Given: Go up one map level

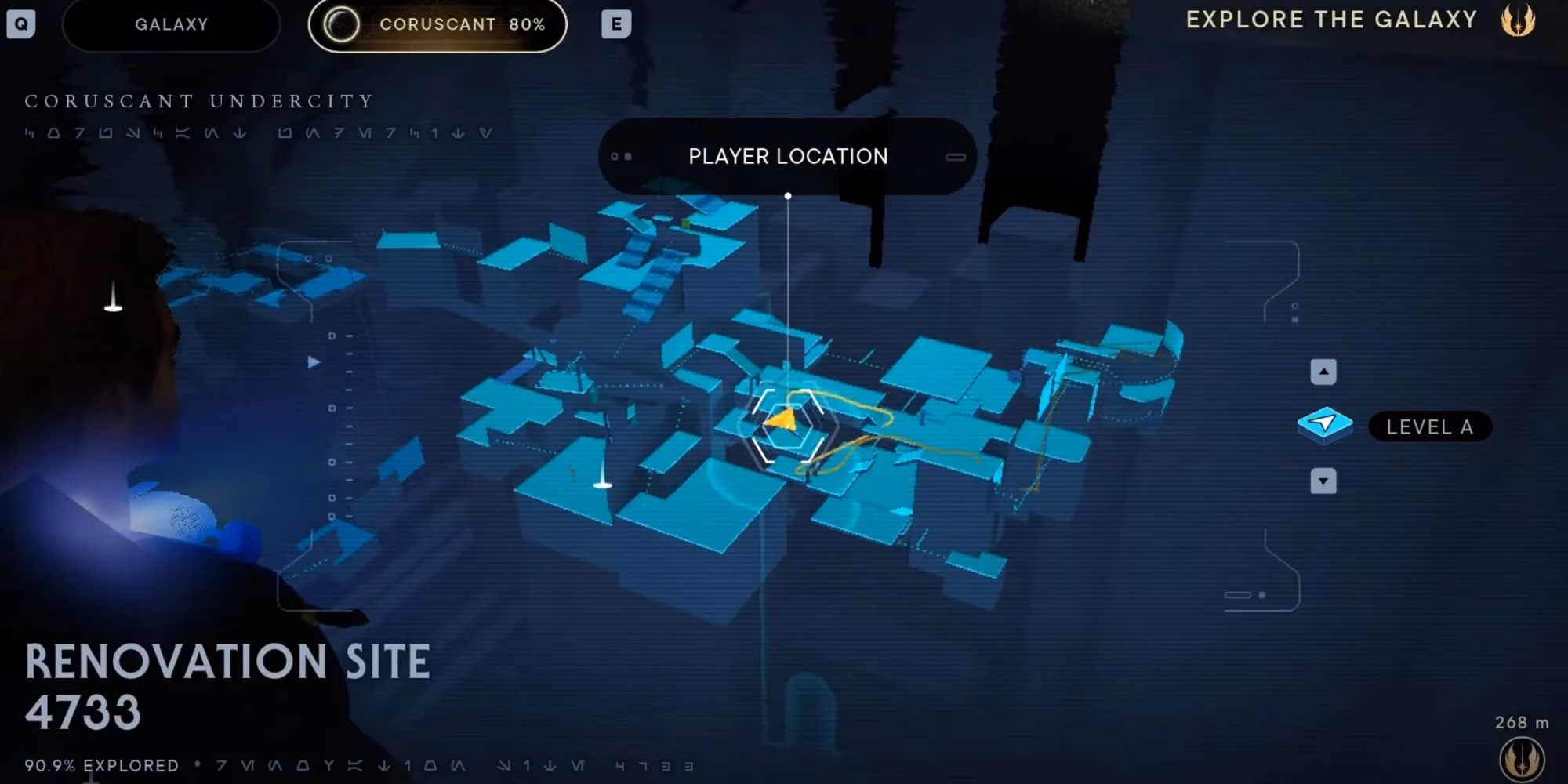Looking at the screenshot, I should [1323, 372].
